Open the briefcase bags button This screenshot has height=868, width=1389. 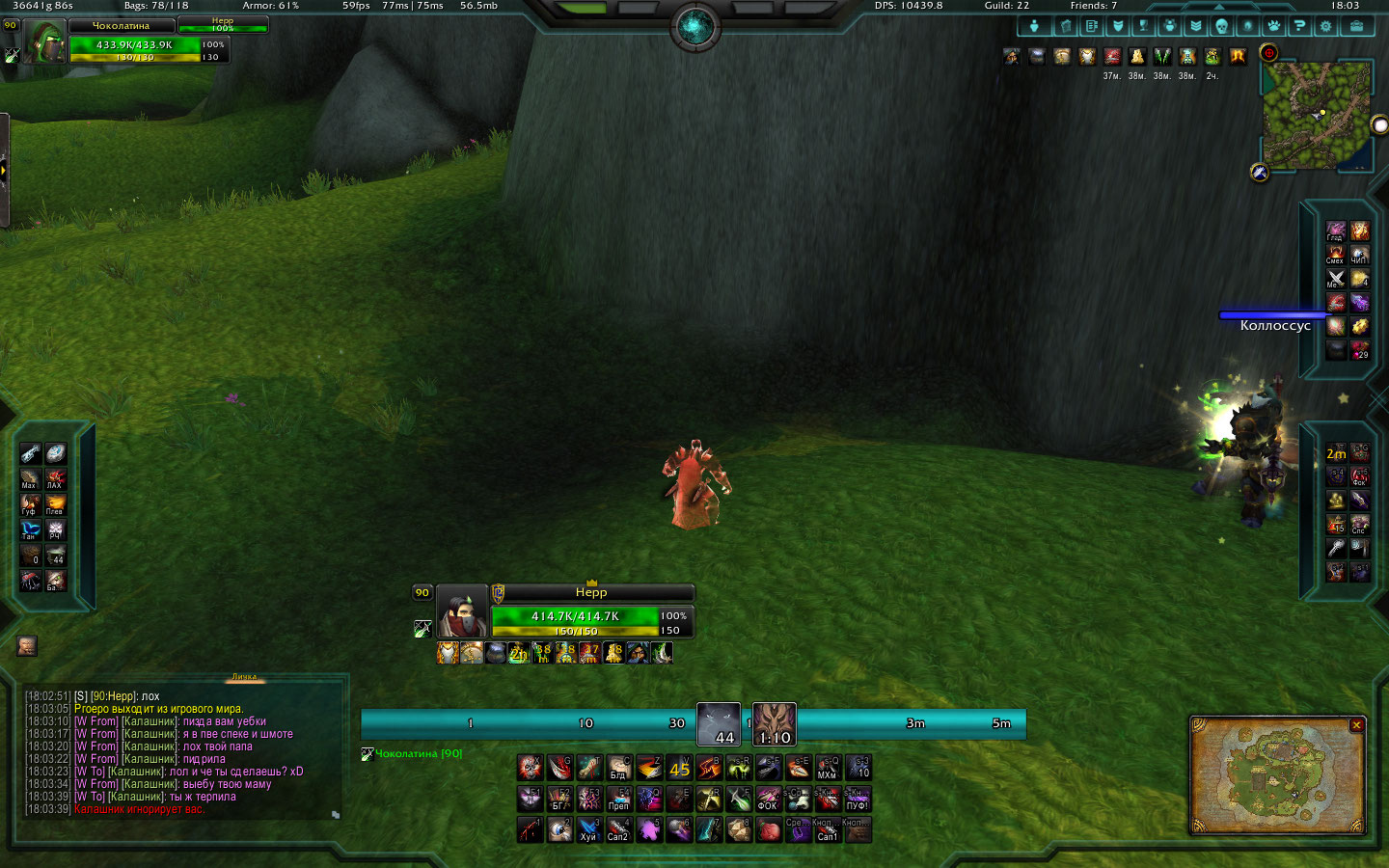click(1356, 26)
